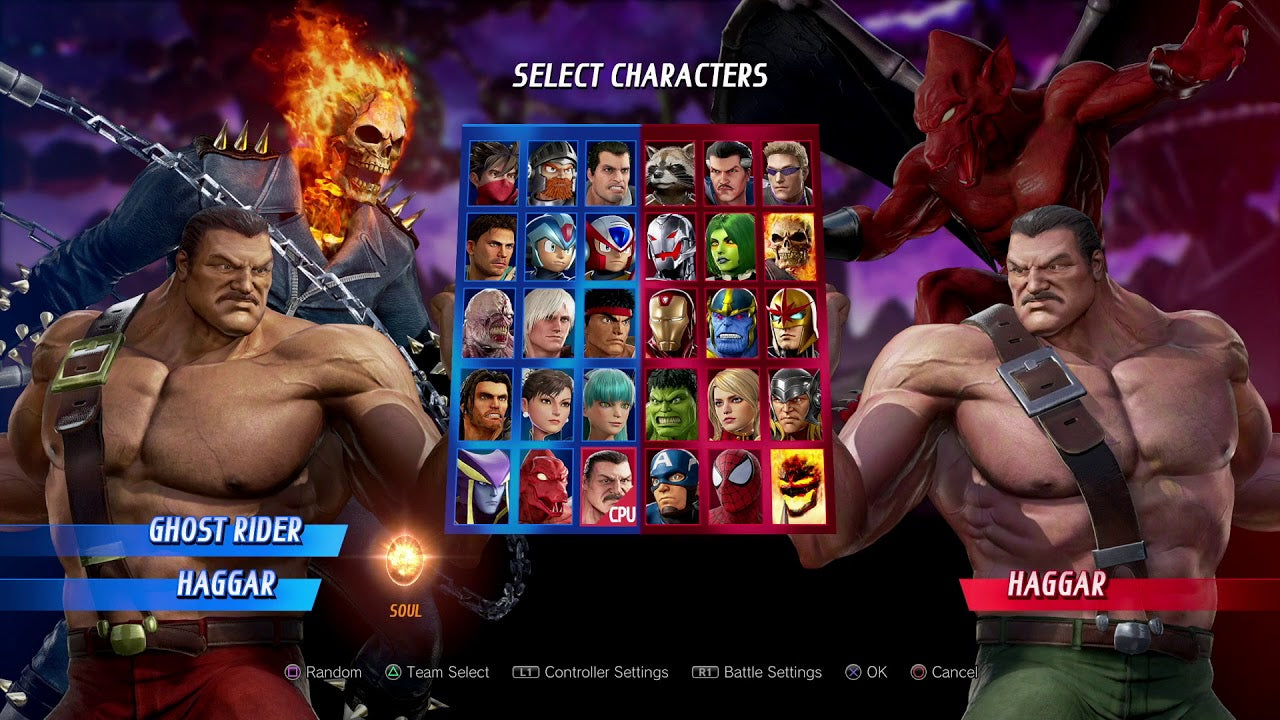Choose Chun-Li's portrait
Image resolution: width=1280 pixels, height=720 pixels.
pyautogui.click(x=548, y=403)
